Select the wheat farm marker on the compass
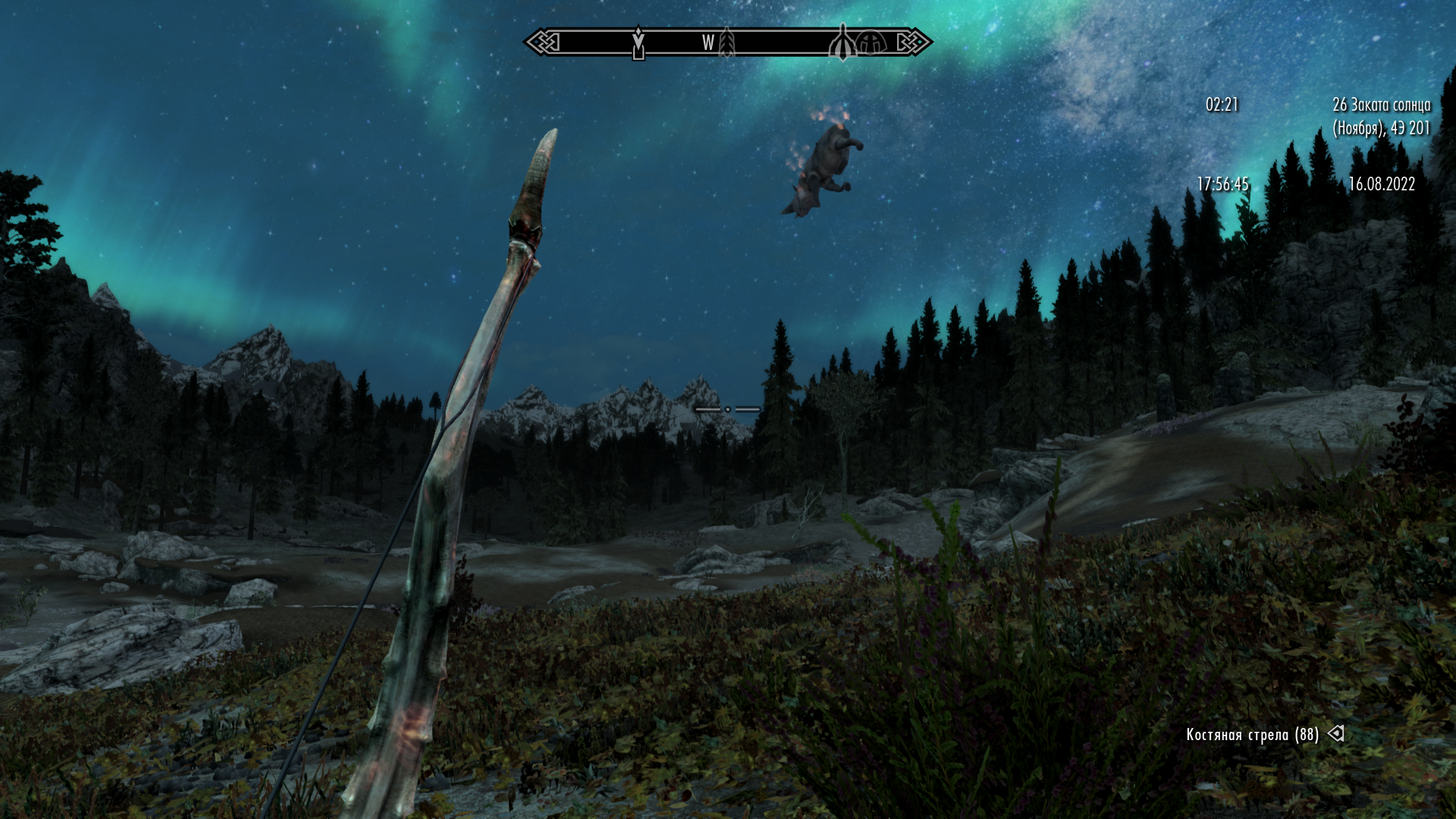The height and width of the screenshot is (819, 1456). (727, 43)
